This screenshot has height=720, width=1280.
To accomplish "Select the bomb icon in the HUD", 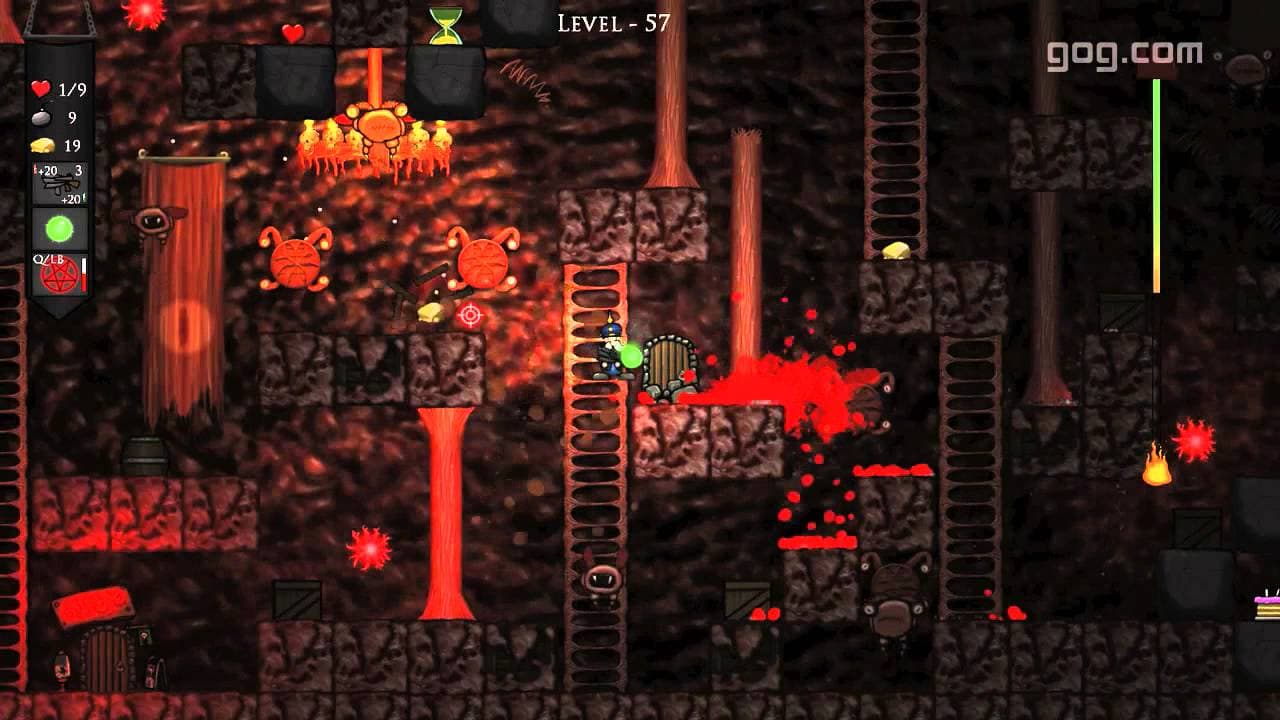I will click(41, 116).
